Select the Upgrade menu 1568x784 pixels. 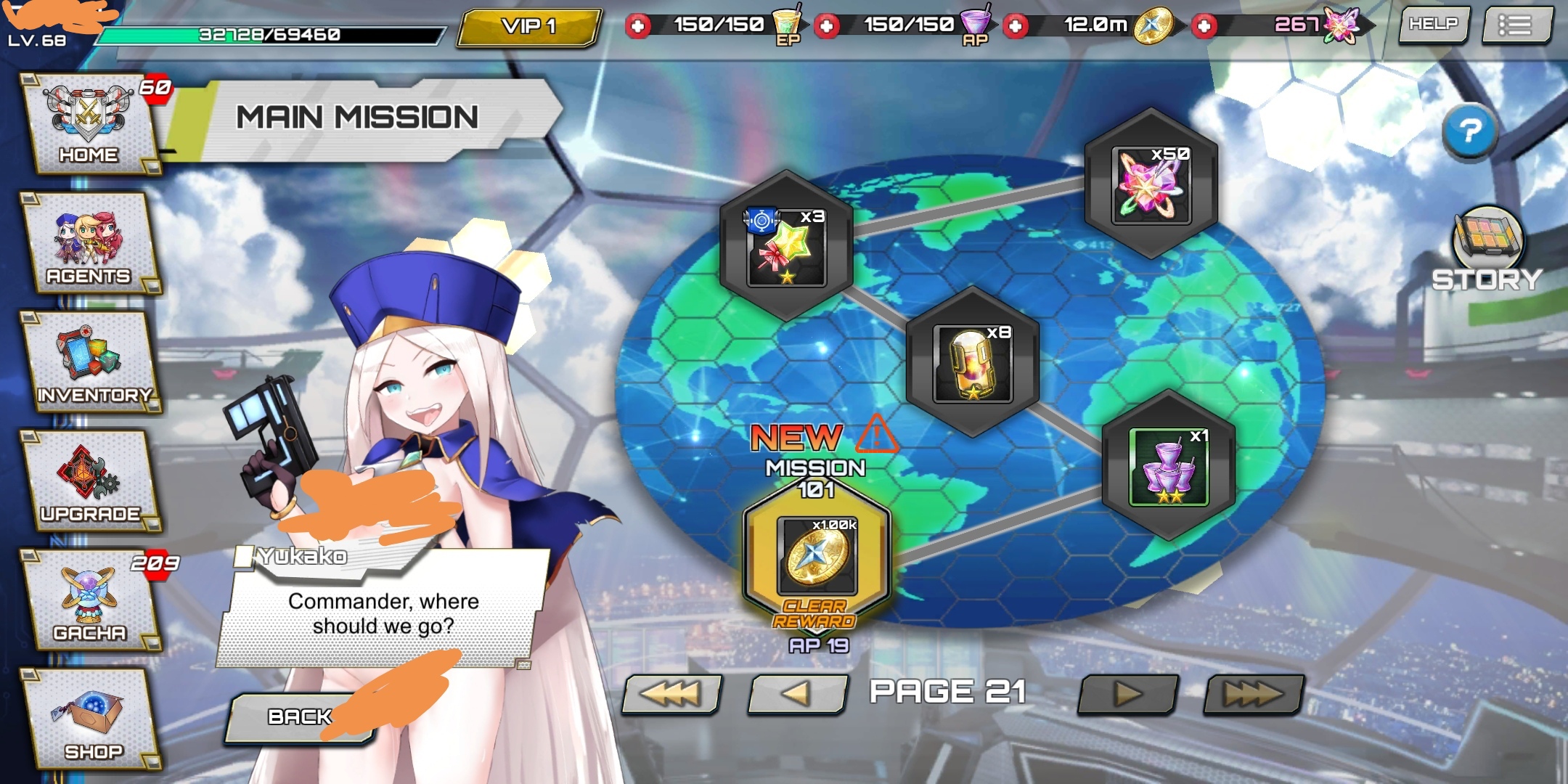[89, 481]
